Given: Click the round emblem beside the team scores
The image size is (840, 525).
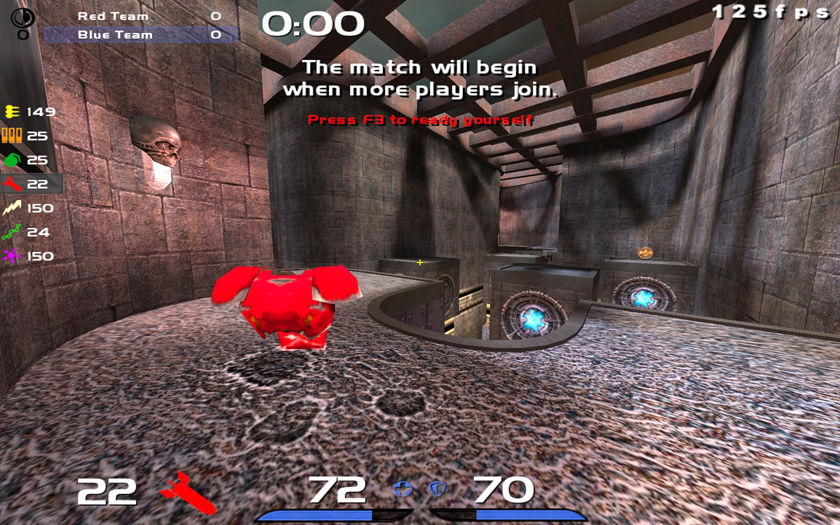Looking at the screenshot, I should (x=22, y=18).
